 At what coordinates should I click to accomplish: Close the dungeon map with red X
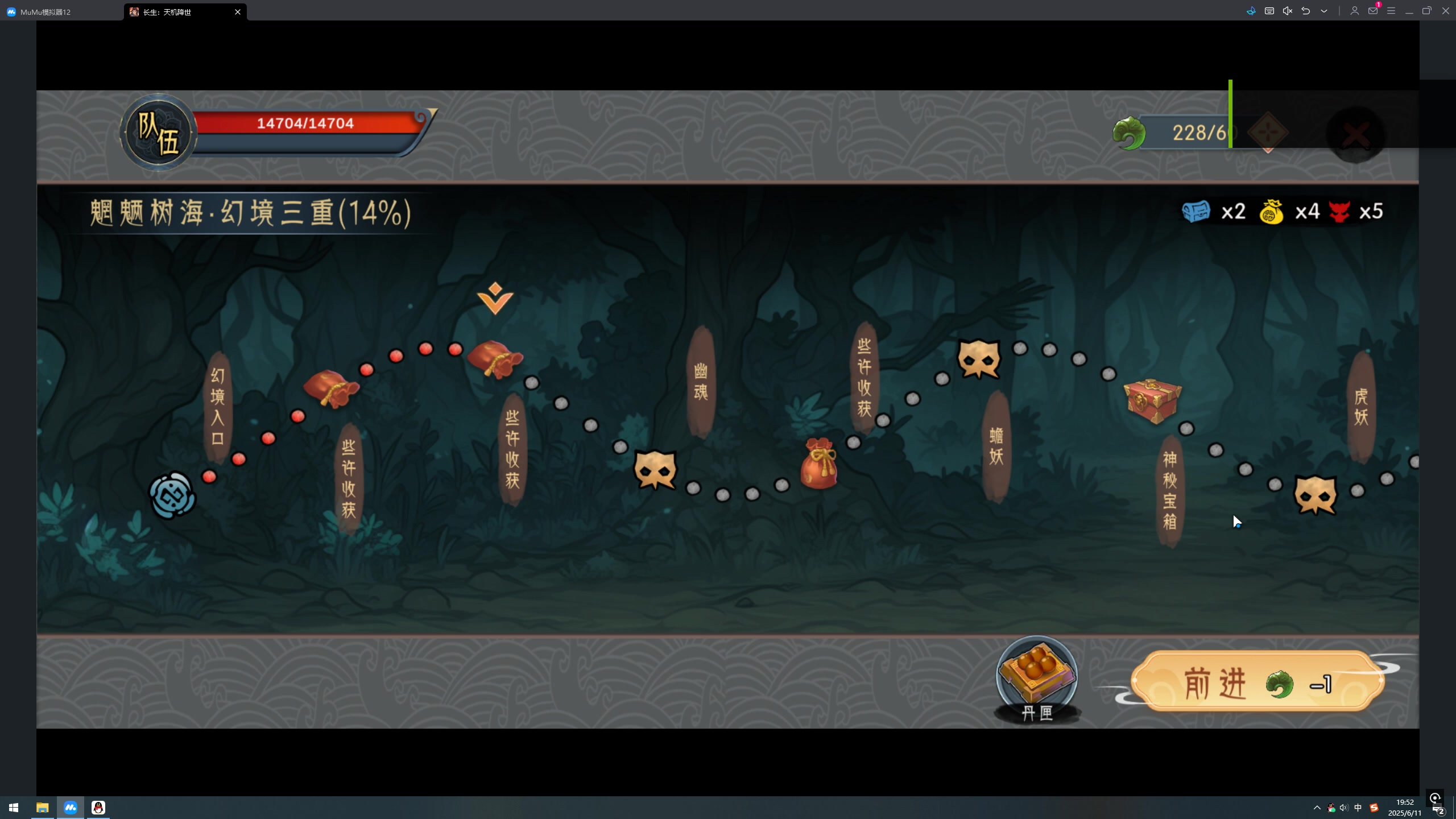click(1356, 135)
